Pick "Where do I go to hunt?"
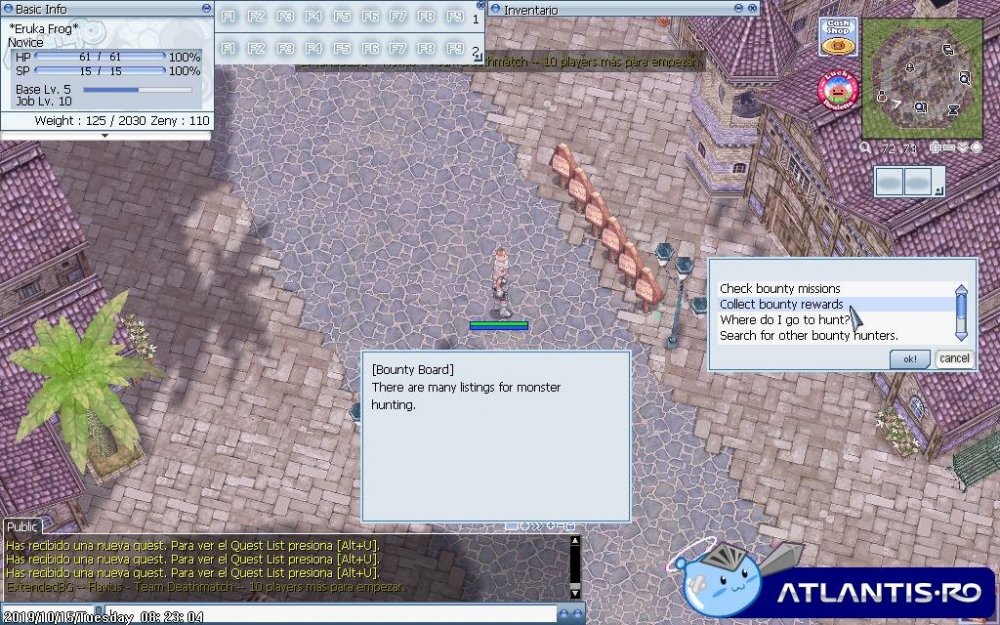 (x=785, y=320)
